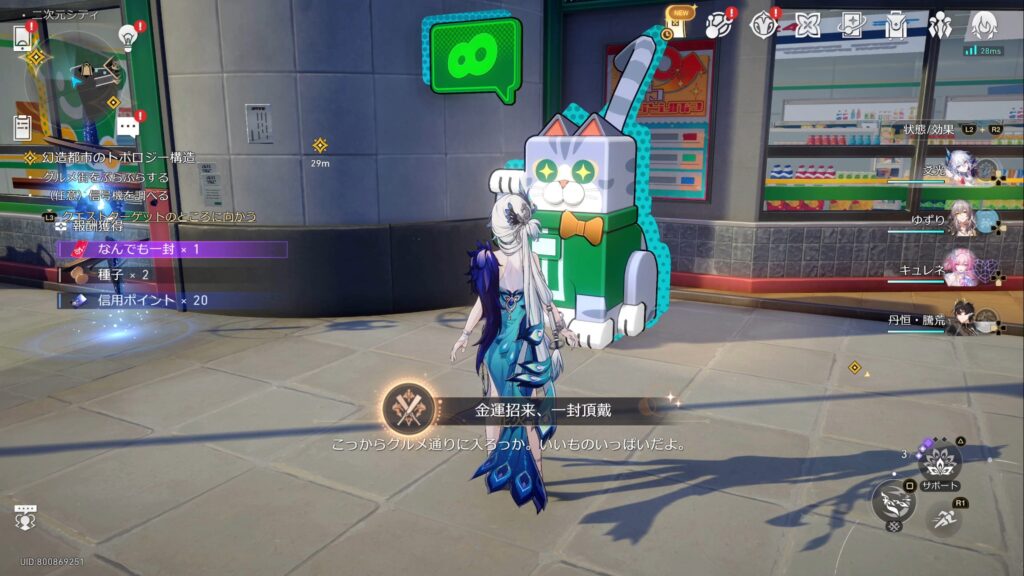Use the crossed-swords attack button
The image size is (1024, 576).
[893, 500]
